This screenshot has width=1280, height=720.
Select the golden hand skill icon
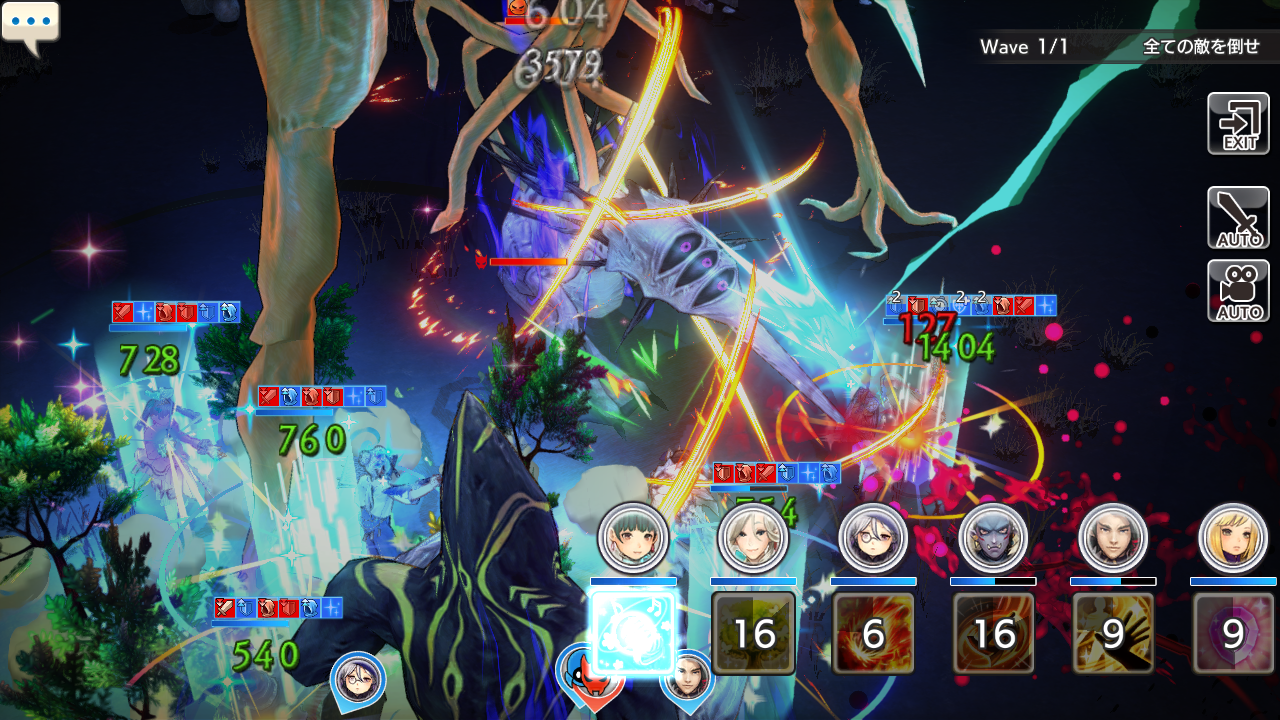click(1113, 633)
